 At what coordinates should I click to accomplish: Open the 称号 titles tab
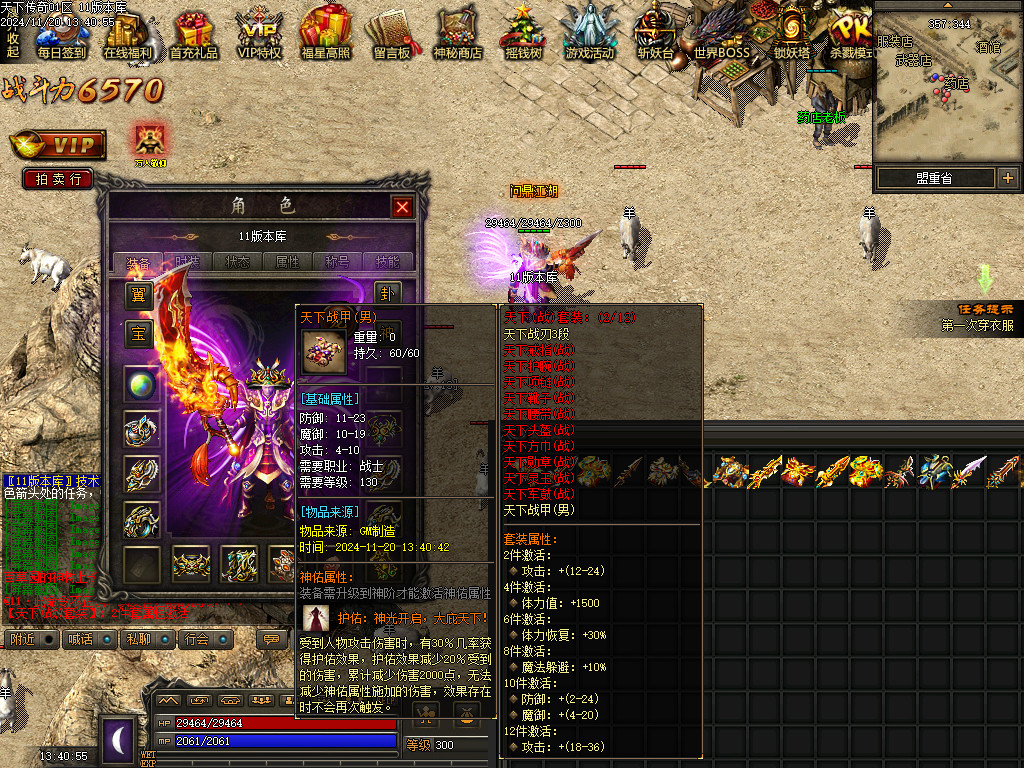(337, 262)
